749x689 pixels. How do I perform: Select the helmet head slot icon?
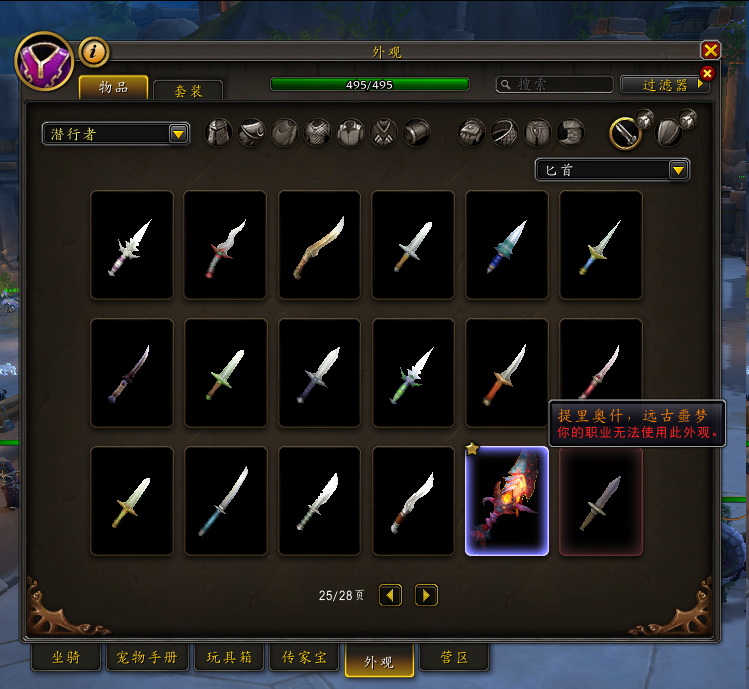point(219,132)
